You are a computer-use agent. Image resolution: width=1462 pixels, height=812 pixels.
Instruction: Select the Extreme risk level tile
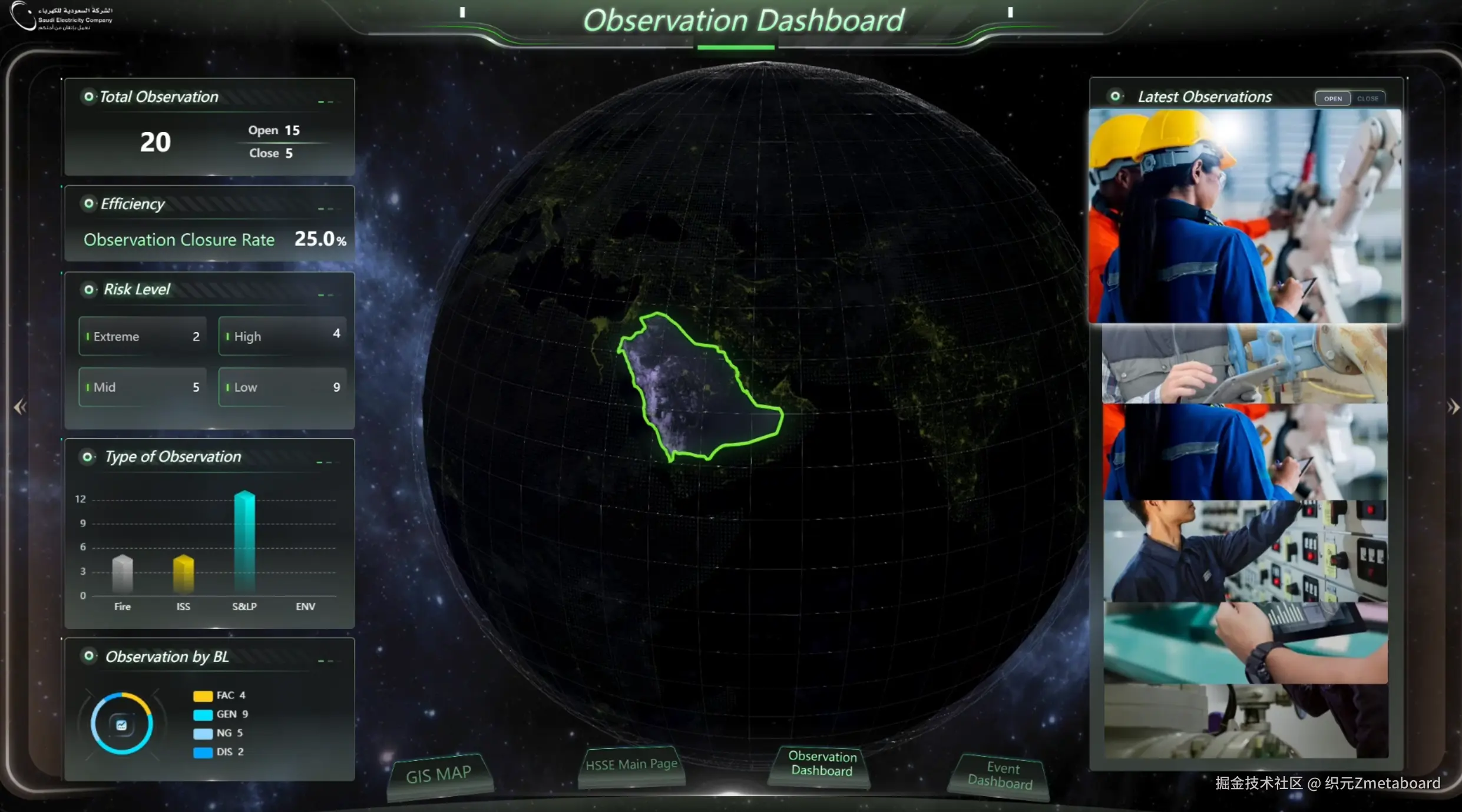pos(143,337)
